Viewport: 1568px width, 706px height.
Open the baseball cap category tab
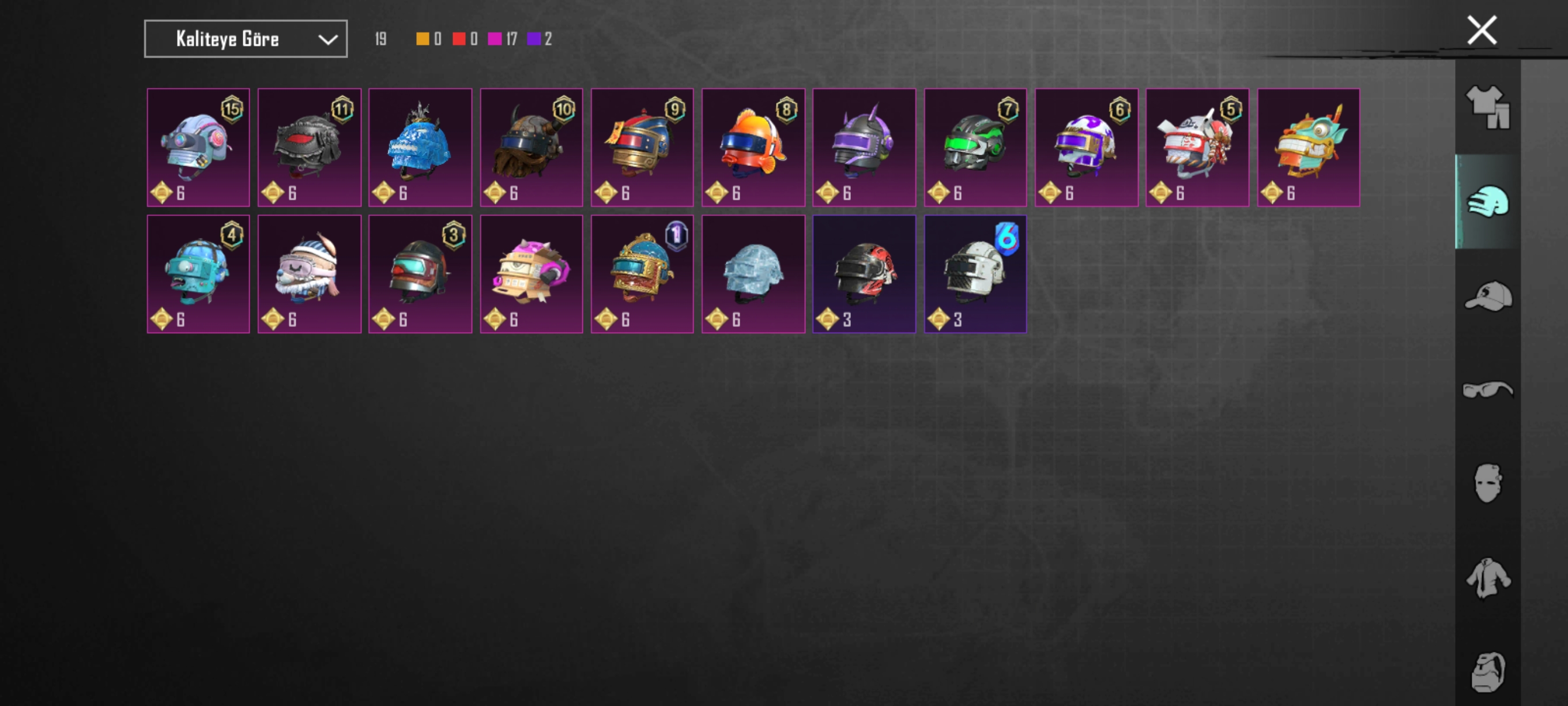(1487, 296)
